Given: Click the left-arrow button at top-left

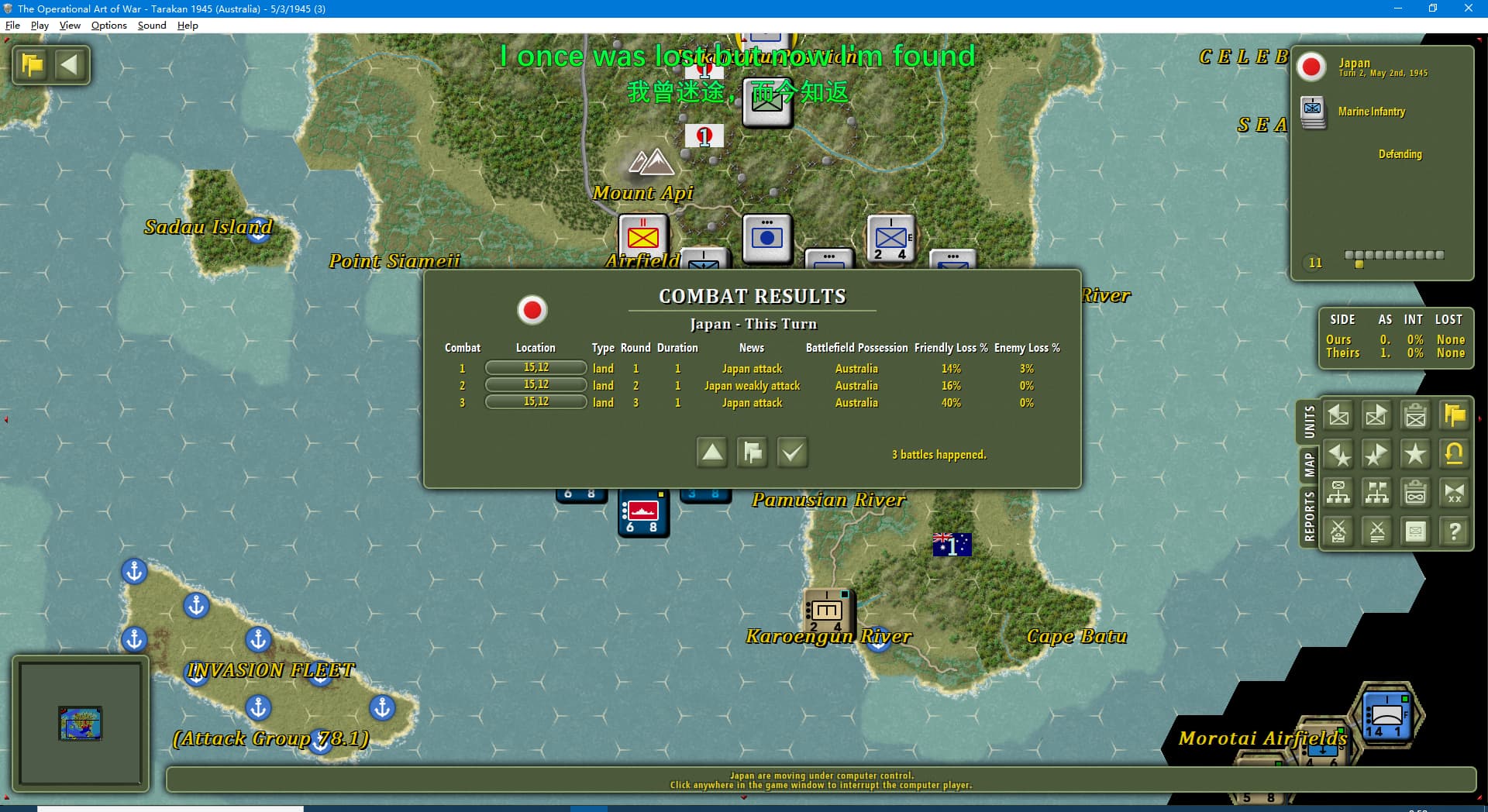Looking at the screenshot, I should click(x=70, y=64).
